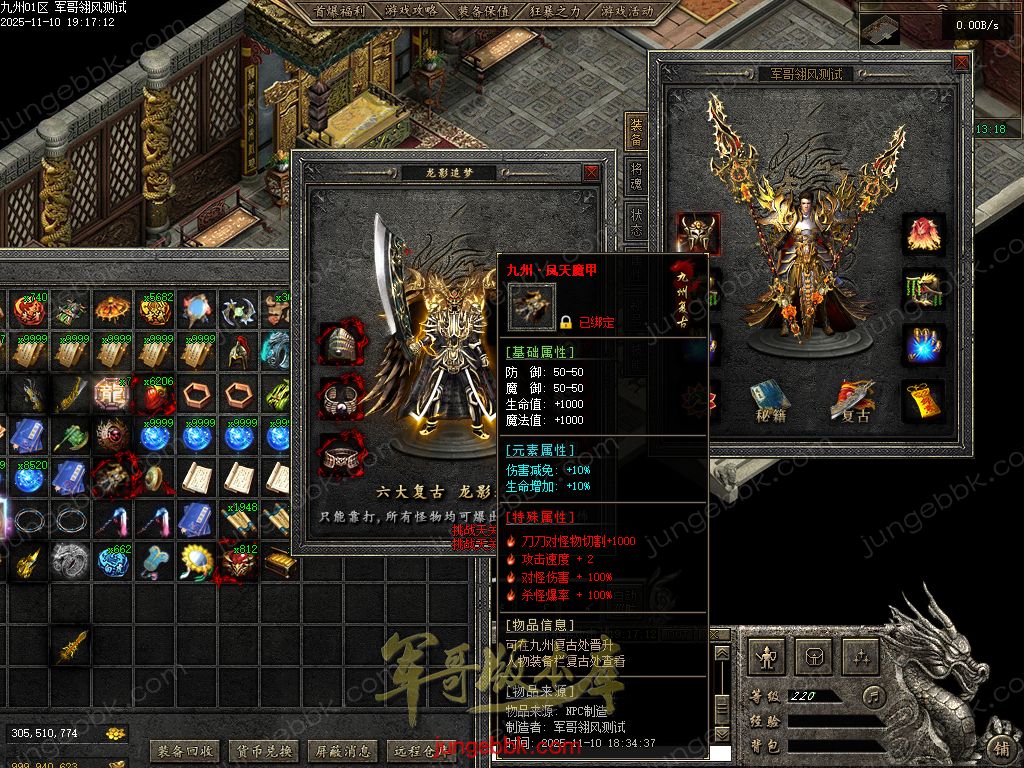Open the 装备保值 top menu

point(483,12)
